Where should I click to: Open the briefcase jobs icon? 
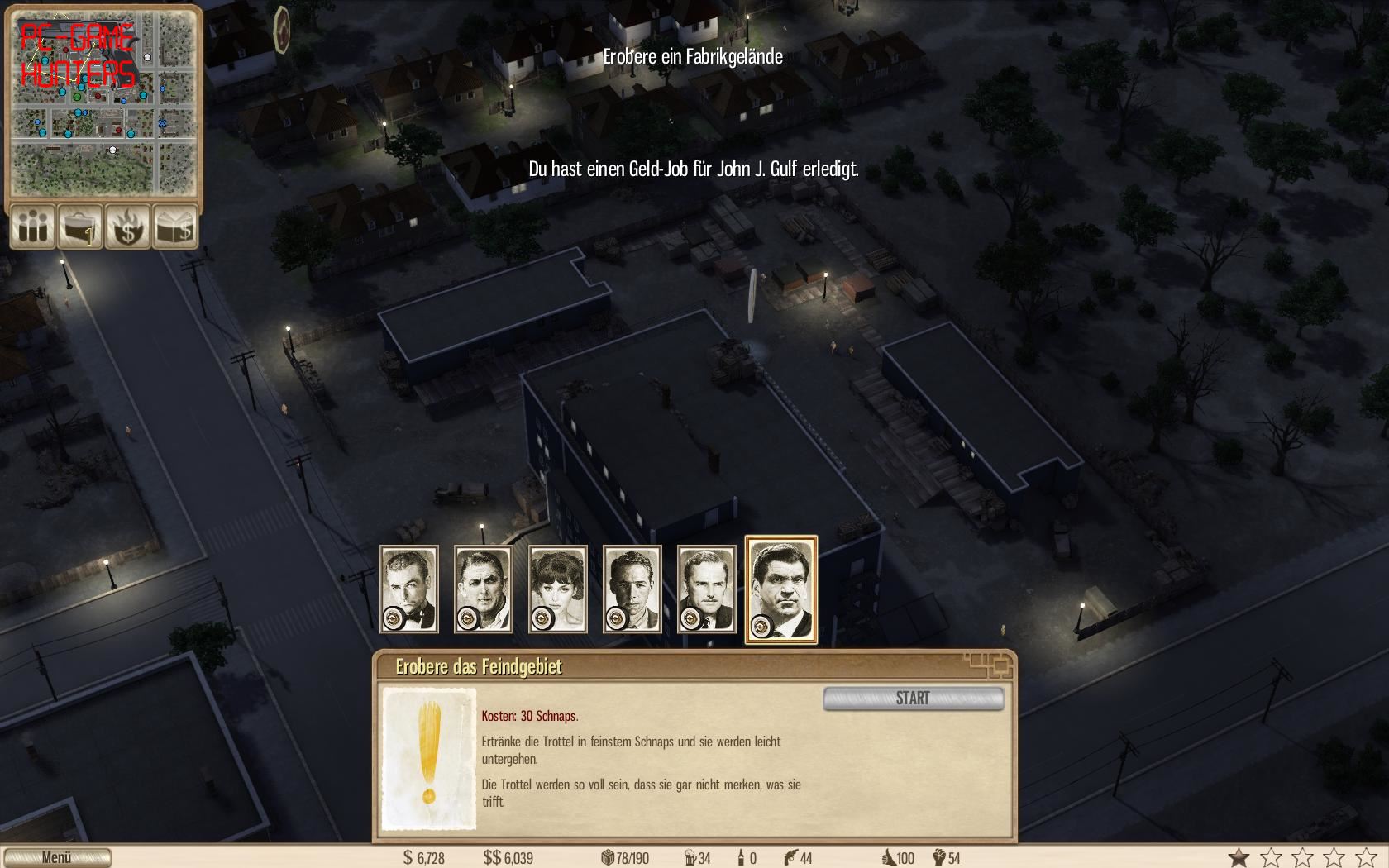[80, 227]
